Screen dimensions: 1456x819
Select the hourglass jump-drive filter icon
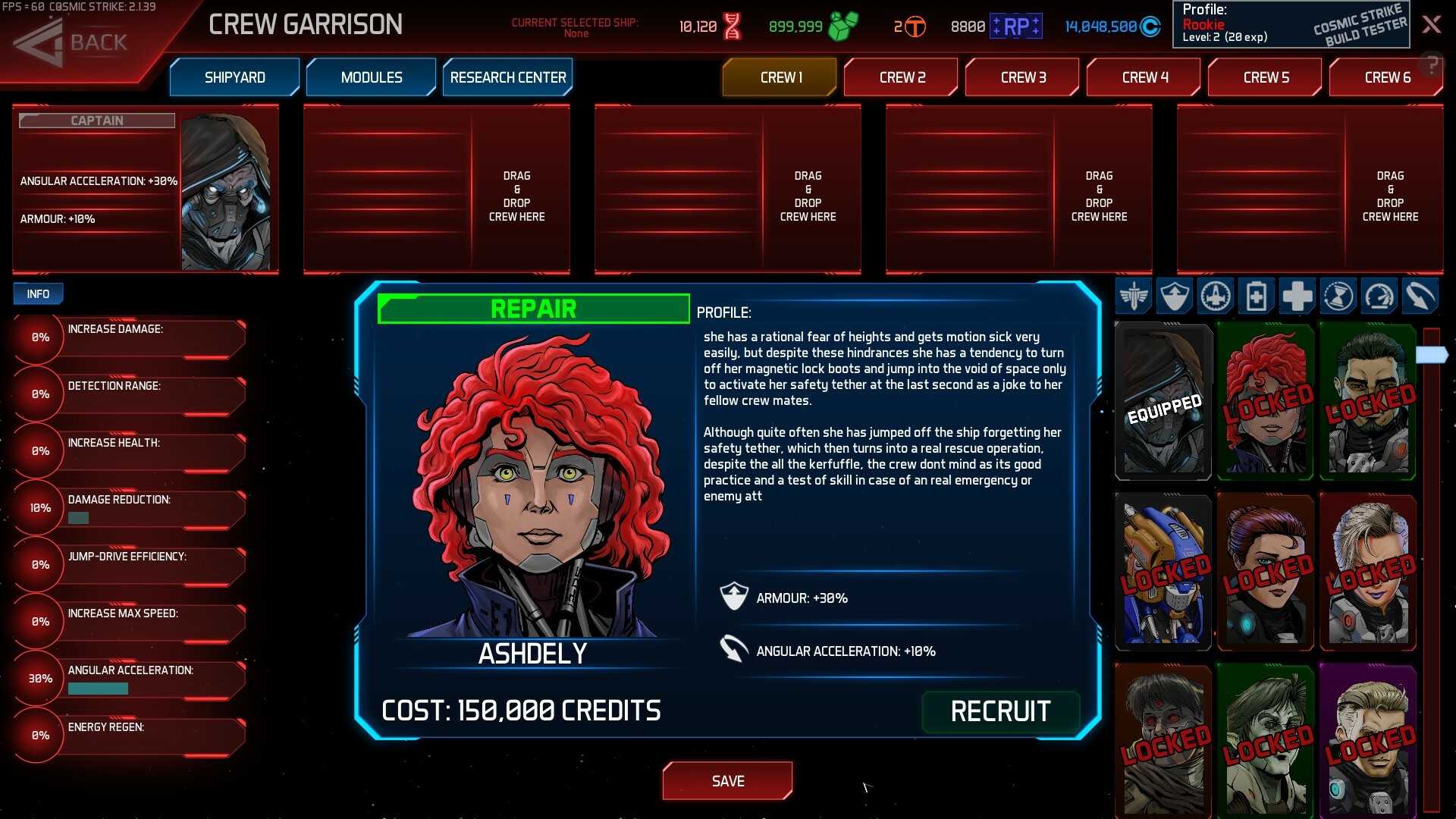[x=1338, y=297]
